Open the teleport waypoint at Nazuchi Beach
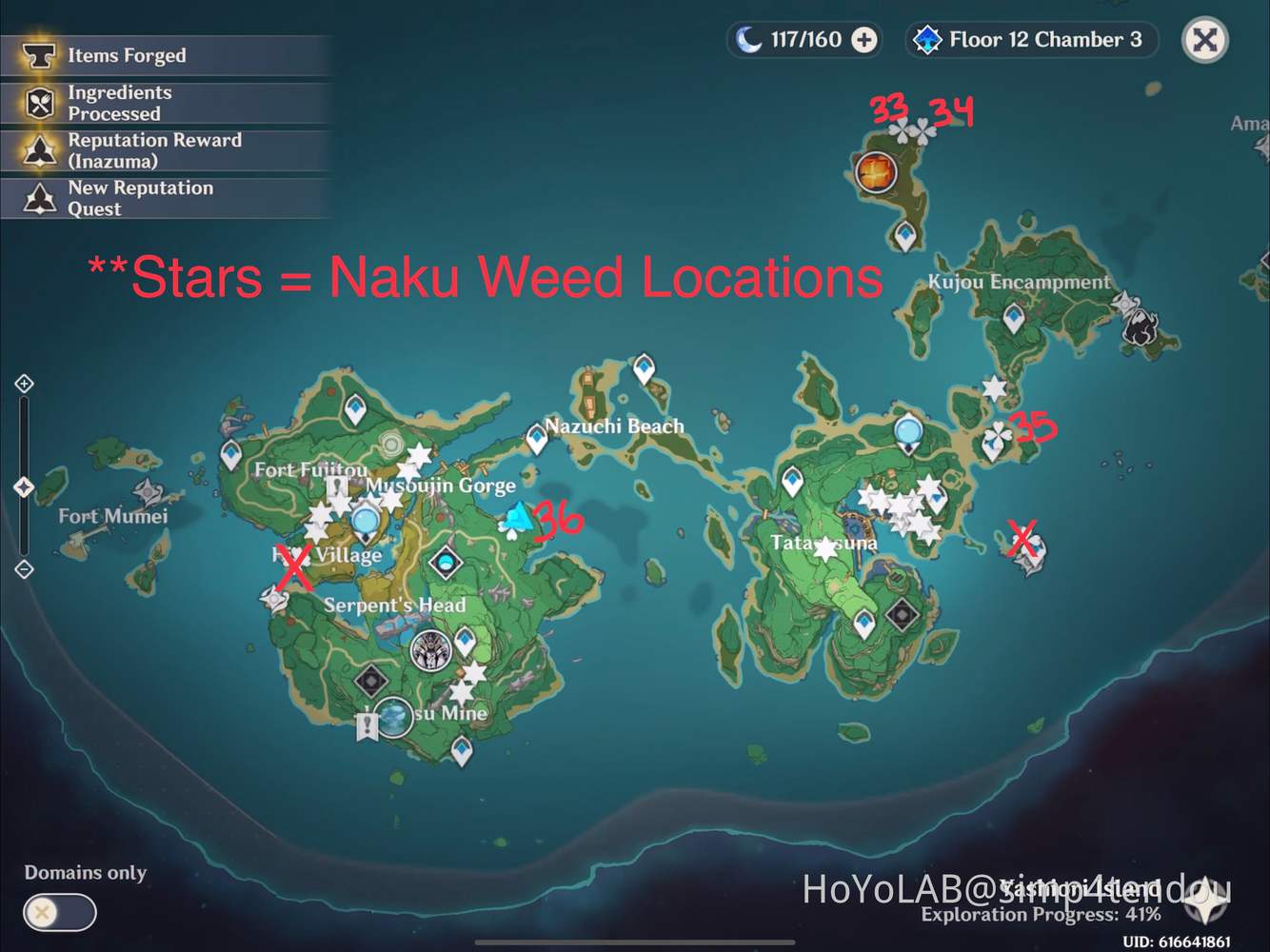 [536, 438]
